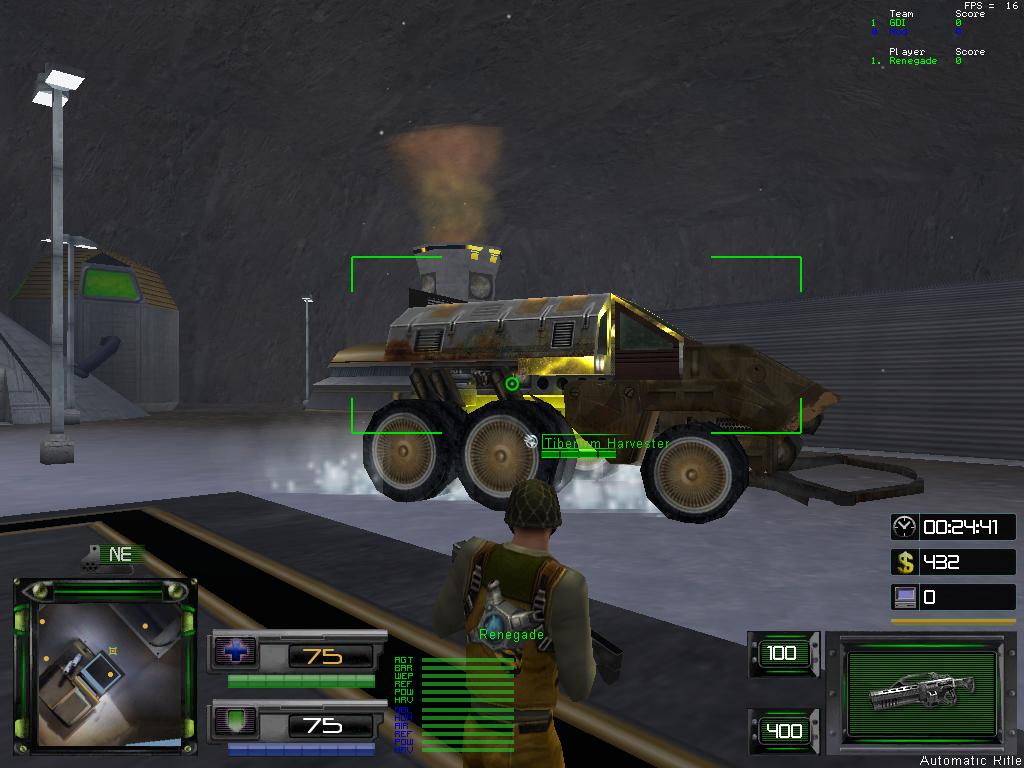Click the clock icon beside the timer
The height and width of the screenshot is (768, 1024).
(x=904, y=527)
